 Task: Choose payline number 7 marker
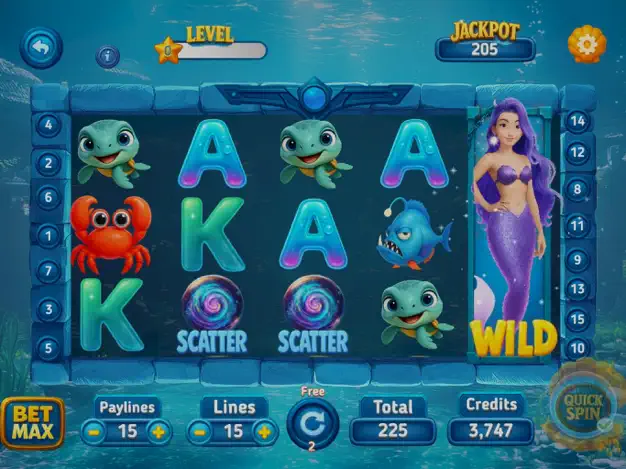(x=48, y=271)
